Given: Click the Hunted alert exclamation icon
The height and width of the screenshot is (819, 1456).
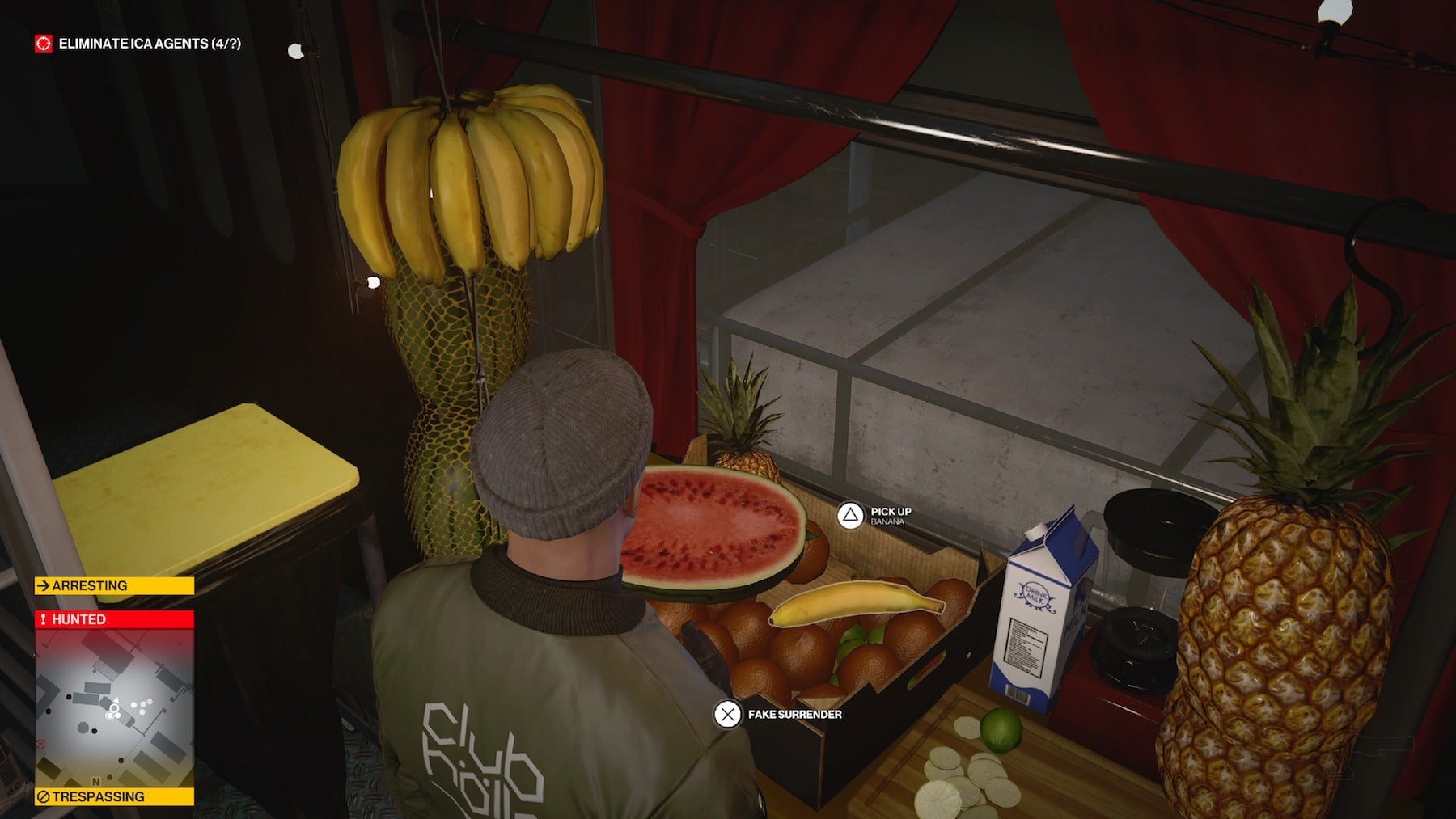Looking at the screenshot, I should pos(44,618).
